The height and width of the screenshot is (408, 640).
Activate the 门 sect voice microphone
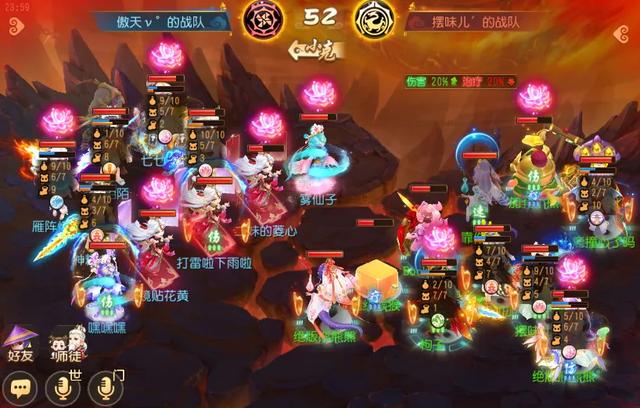click(107, 387)
